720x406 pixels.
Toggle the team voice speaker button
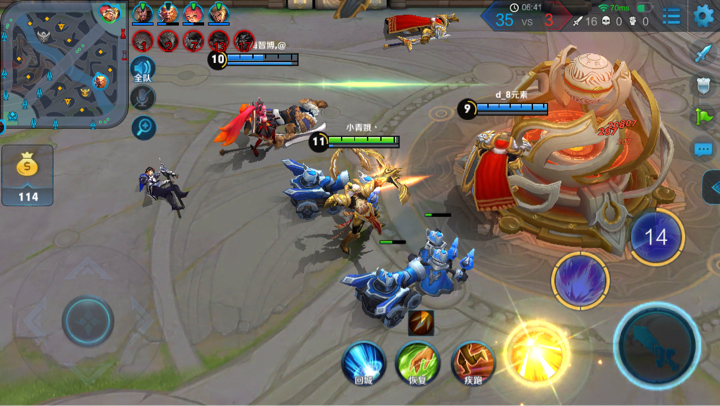click(x=143, y=70)
